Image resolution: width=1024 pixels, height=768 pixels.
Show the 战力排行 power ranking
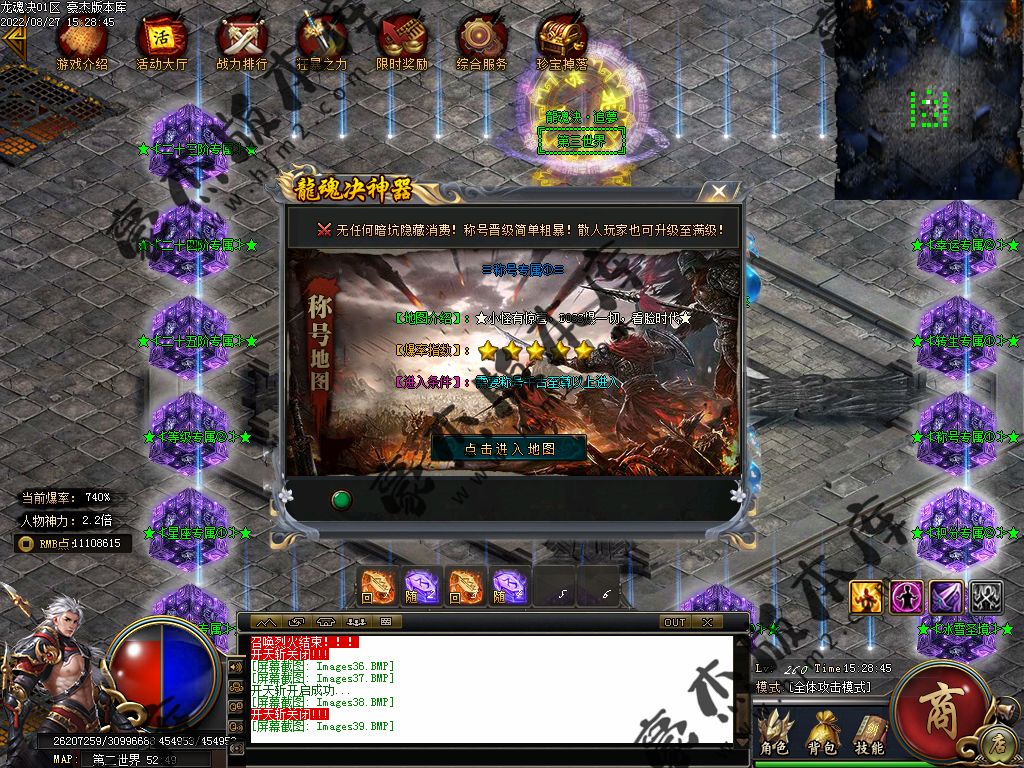(x=242, y=43)
